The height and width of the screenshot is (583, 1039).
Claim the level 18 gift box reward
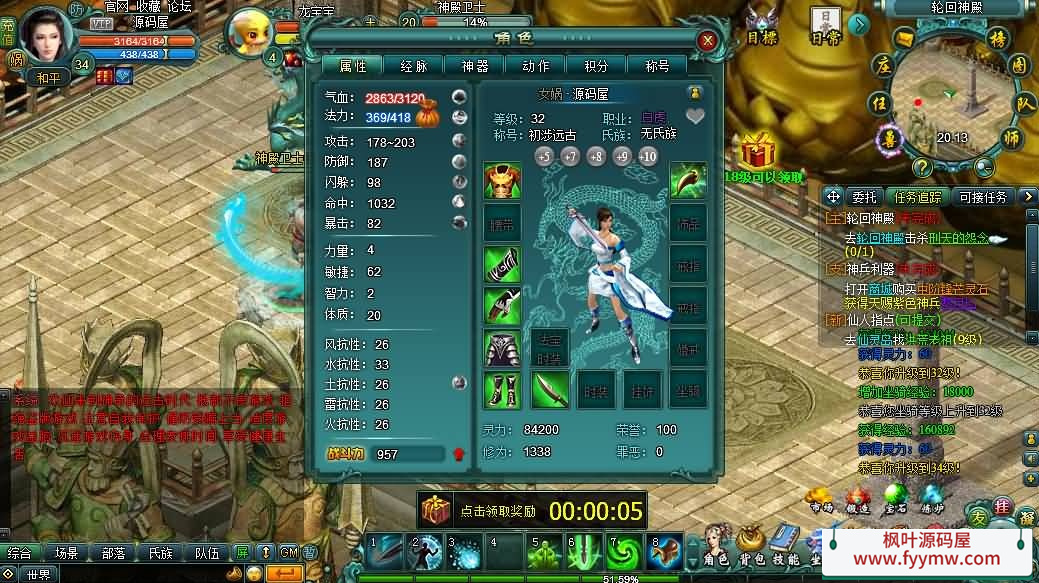pos(759,153)
